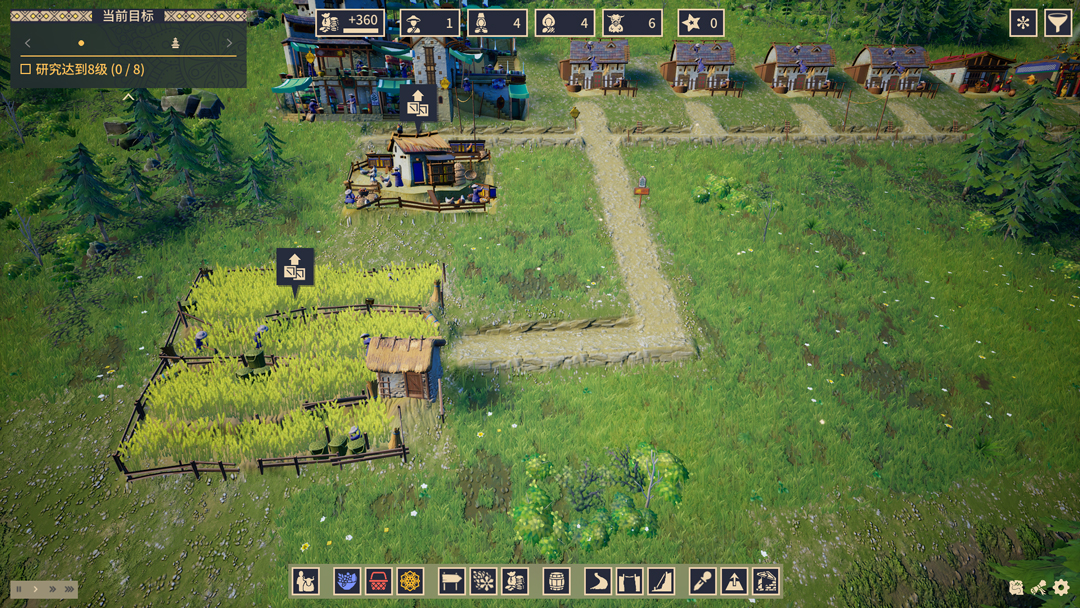Viewport: 1080px width, 608px height.
Task: Go to next objective with right arrow
Action: pyautogui.click(x=229, y=43)
